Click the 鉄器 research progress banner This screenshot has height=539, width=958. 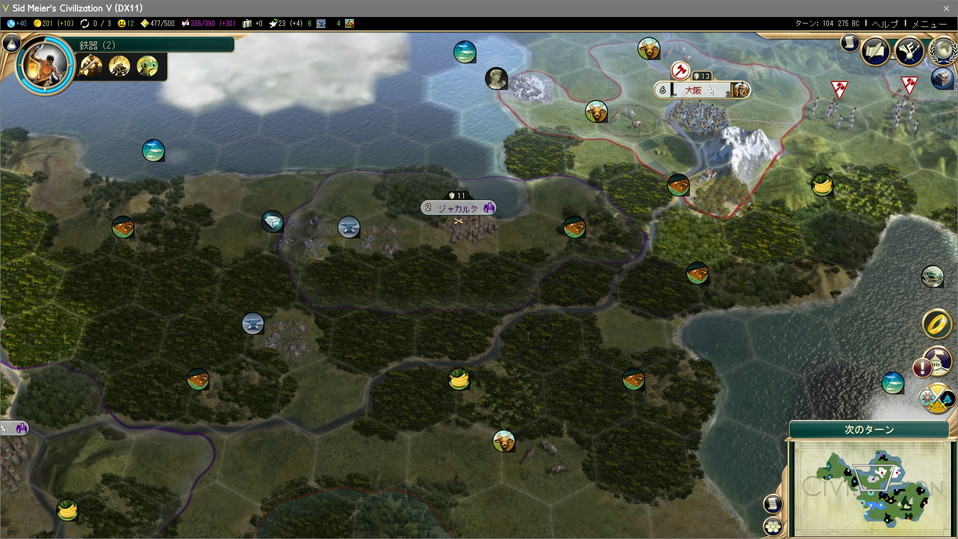[x=155, y=44]
